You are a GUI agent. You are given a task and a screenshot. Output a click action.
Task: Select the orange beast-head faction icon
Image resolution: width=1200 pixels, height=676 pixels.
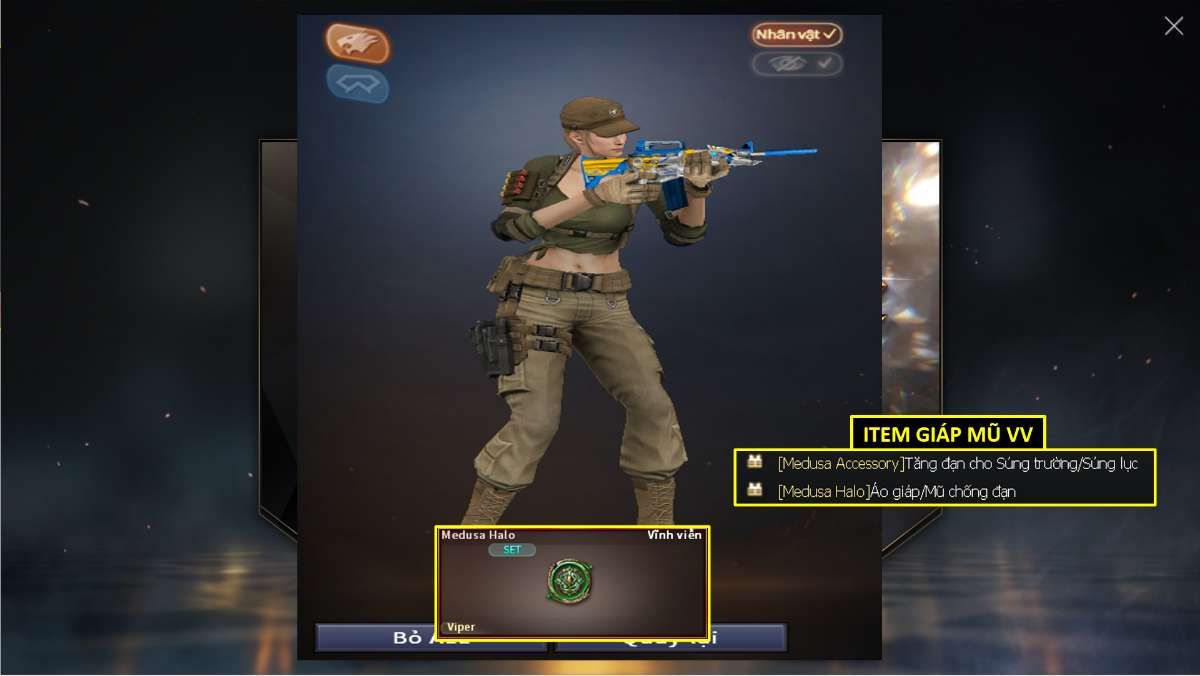click(x=357, y=43)
